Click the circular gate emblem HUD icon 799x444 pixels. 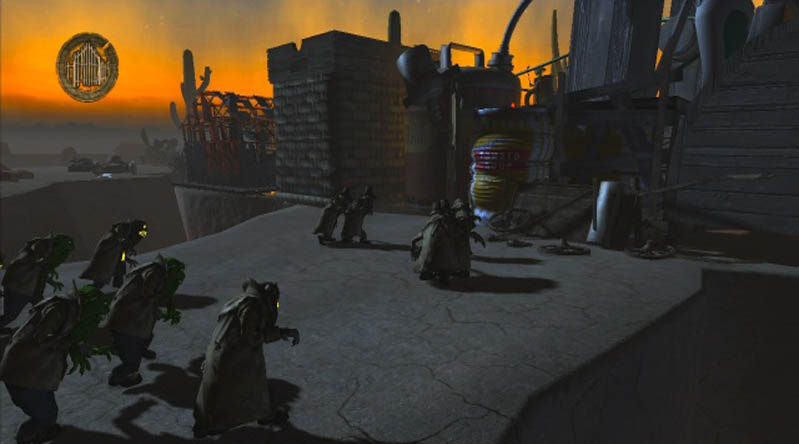click(87, 67)
